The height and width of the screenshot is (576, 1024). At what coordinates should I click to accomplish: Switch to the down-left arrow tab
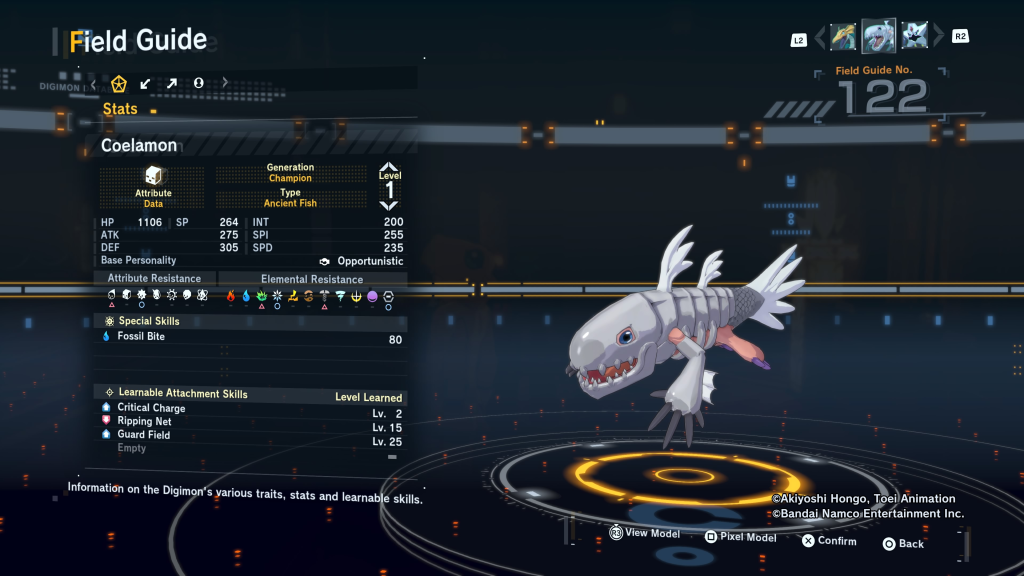click(146, 83)
